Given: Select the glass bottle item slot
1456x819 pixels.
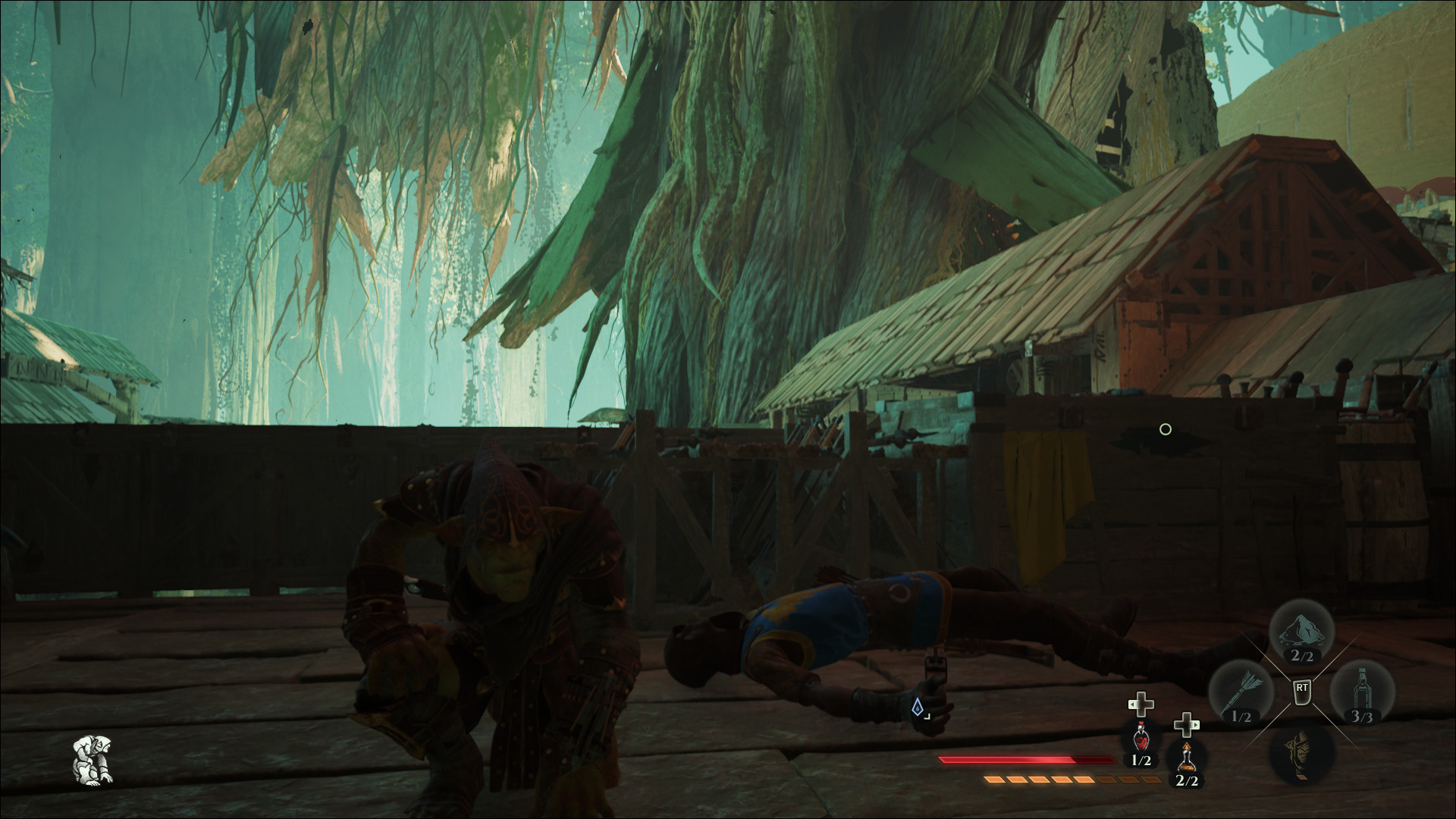Looking at the screenshot, I should (x=1362, y=692).
